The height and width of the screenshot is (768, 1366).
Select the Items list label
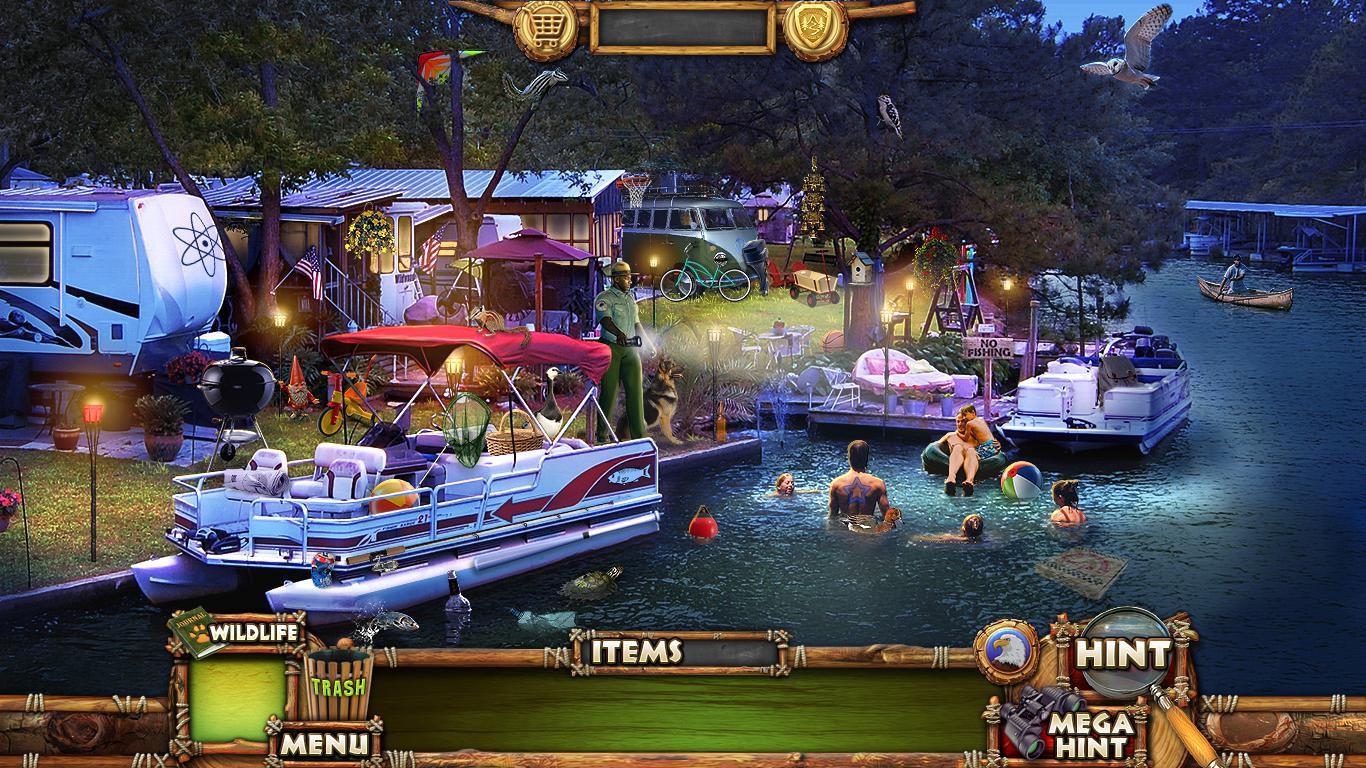point(636,652)
